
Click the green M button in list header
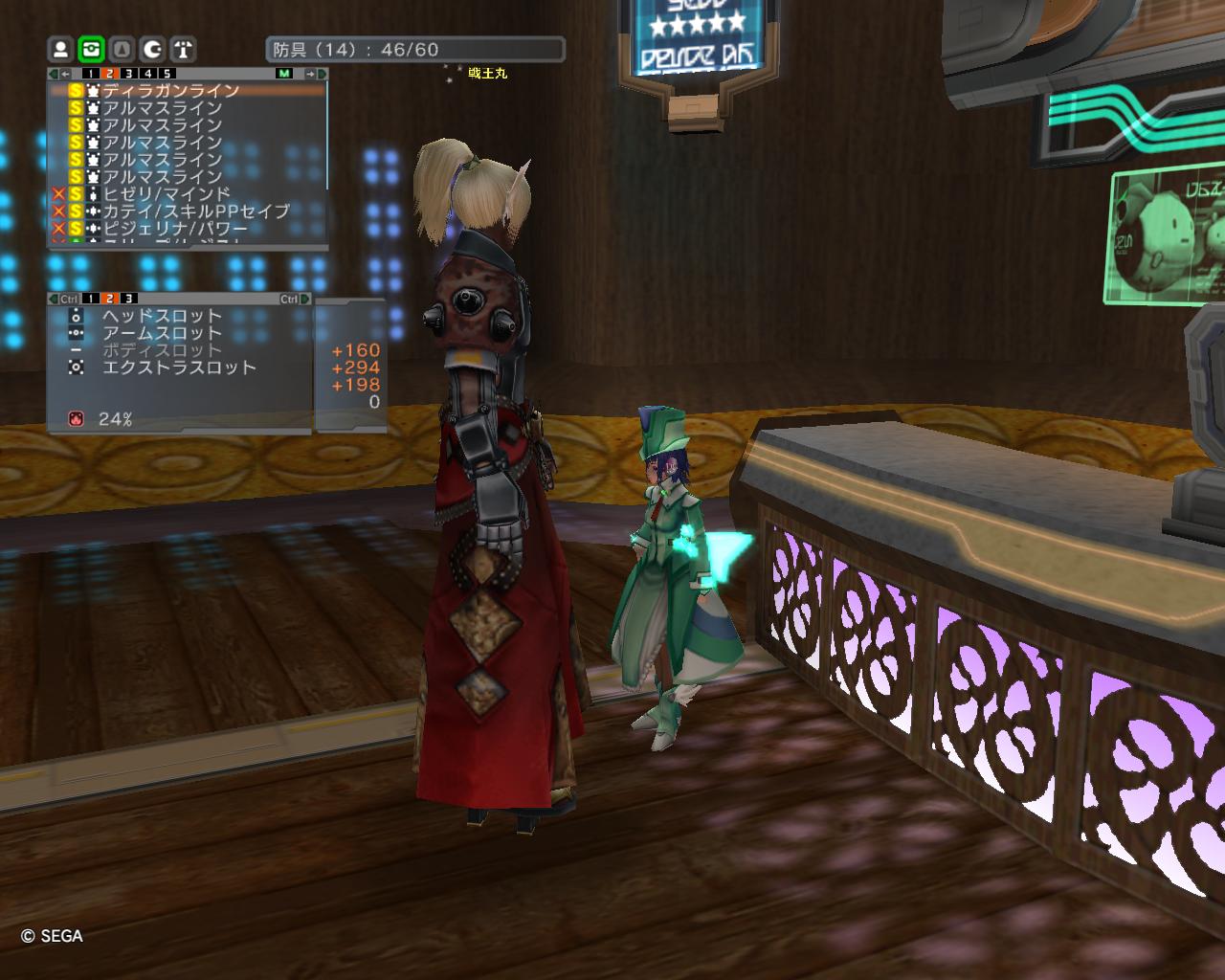pos(284,74)
